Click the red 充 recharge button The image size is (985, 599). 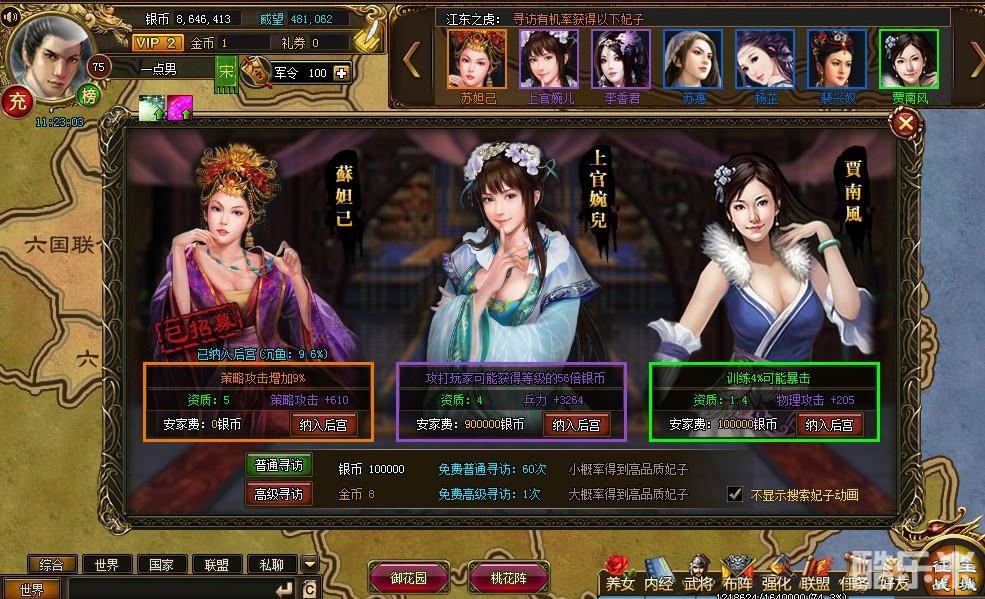tap(16, 101)
